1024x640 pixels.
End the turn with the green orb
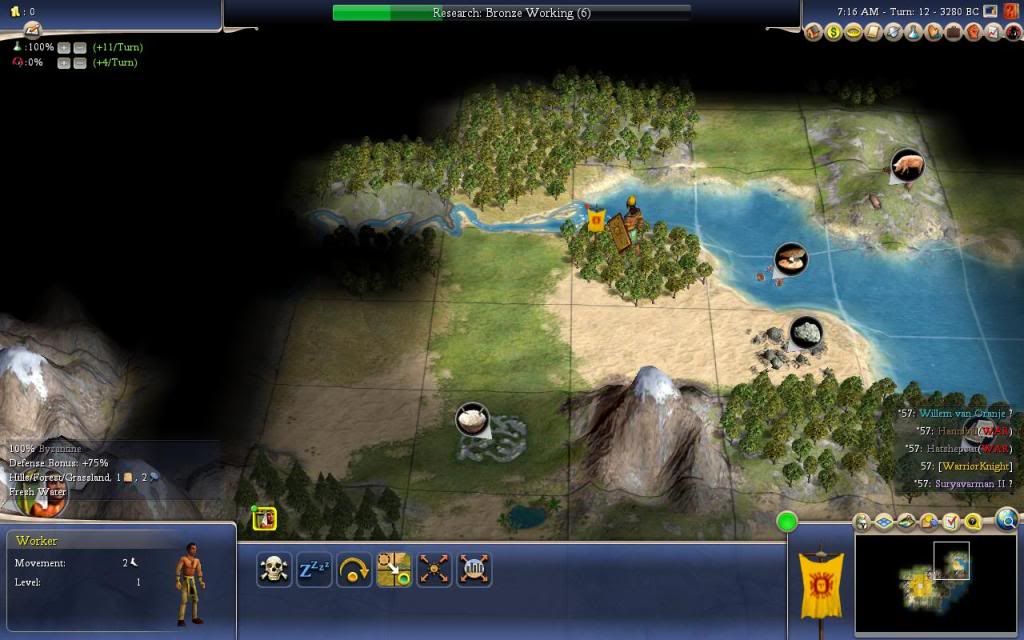tap(787, 521)
